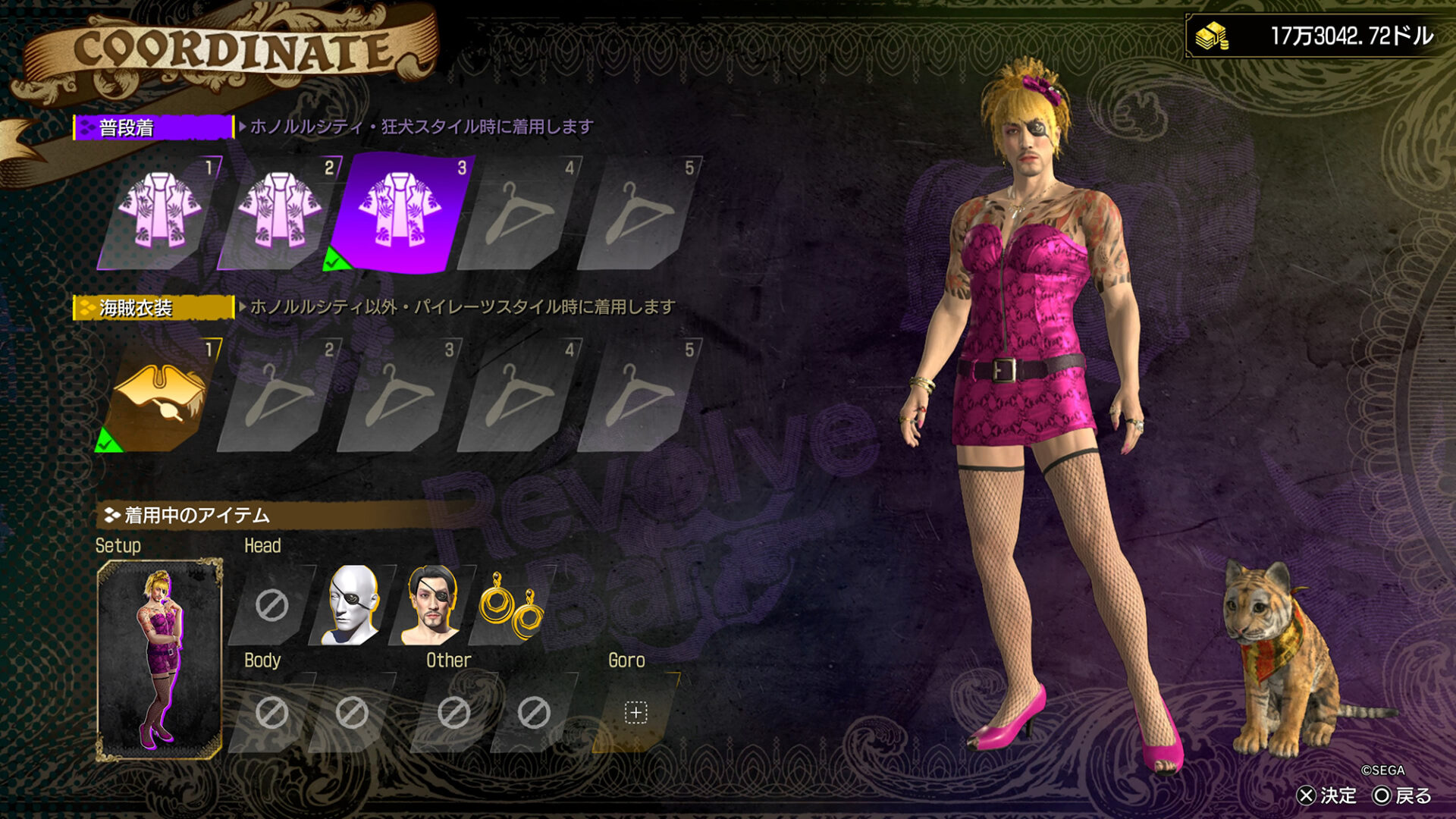This screenshot has height=819, width=1456.
Task: Open the Setup character portrait
Action: (159, 660)
